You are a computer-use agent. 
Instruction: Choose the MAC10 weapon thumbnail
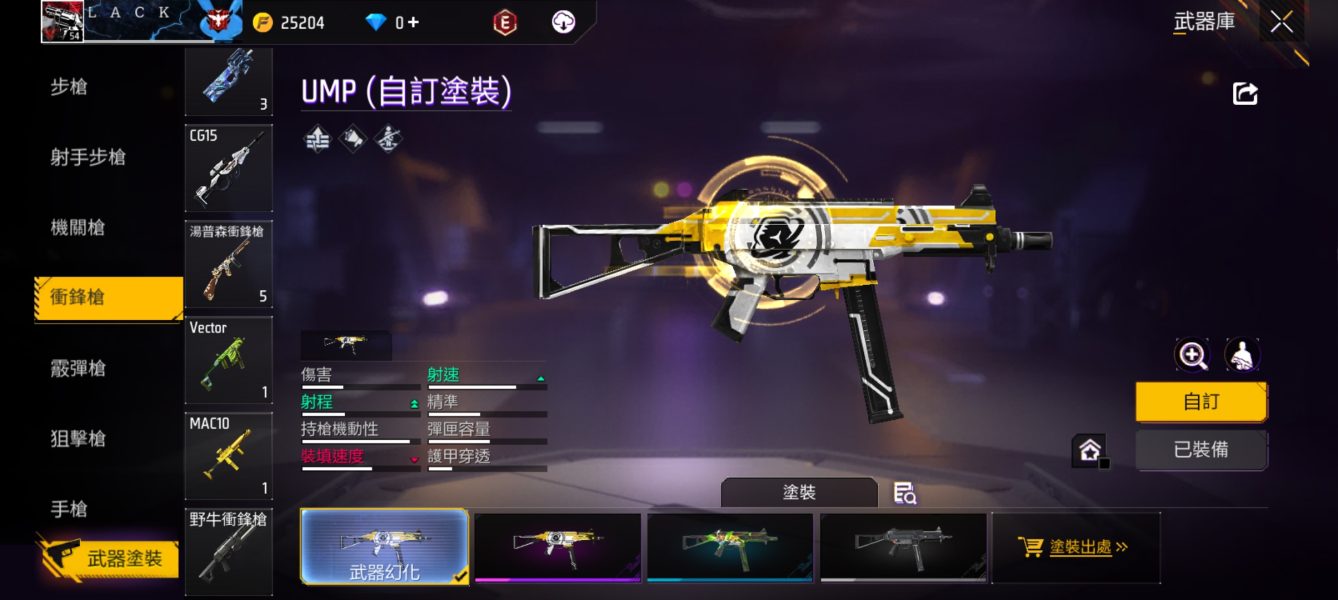point(228,455)
